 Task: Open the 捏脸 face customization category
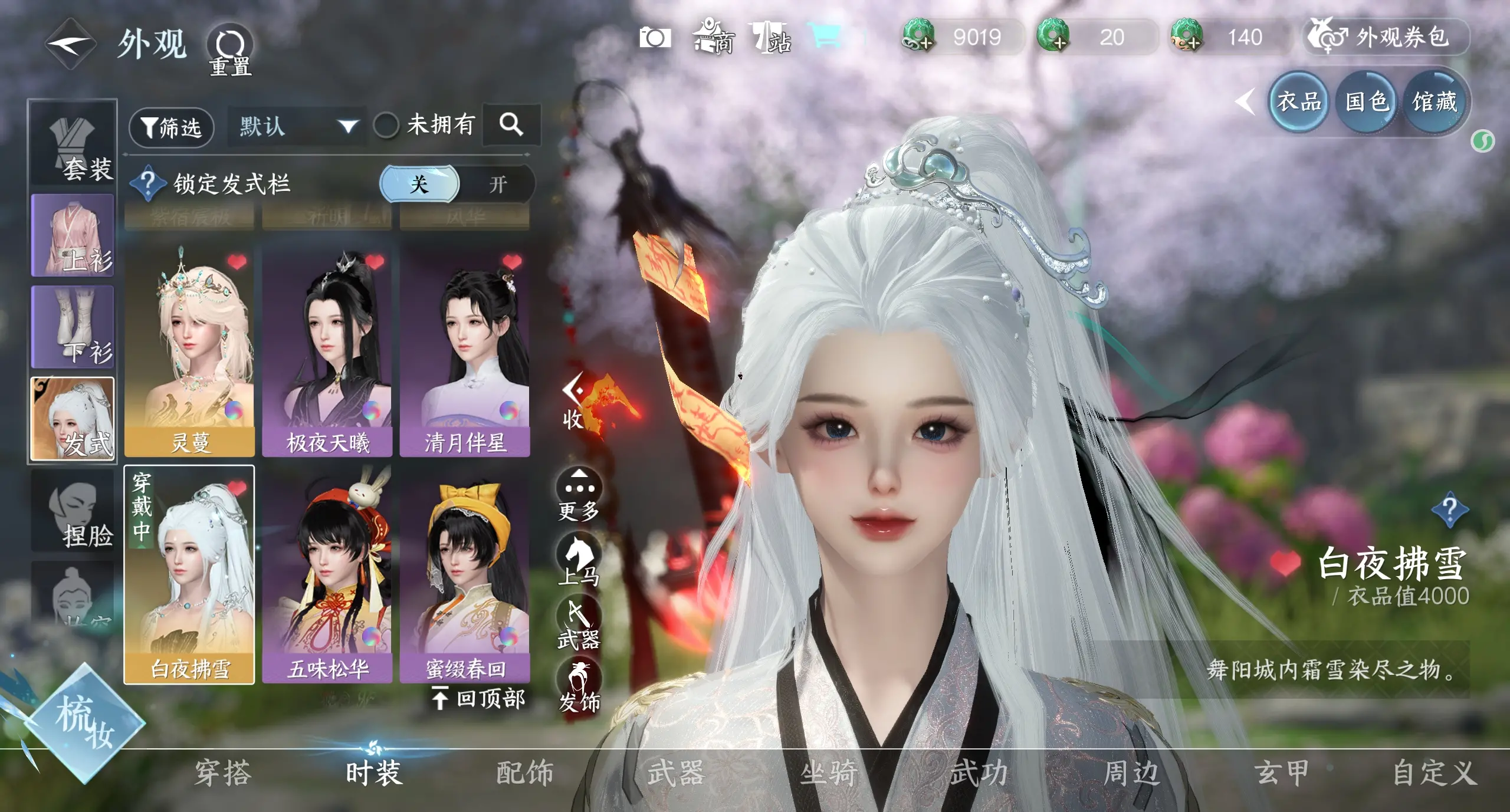coord(73,512)
